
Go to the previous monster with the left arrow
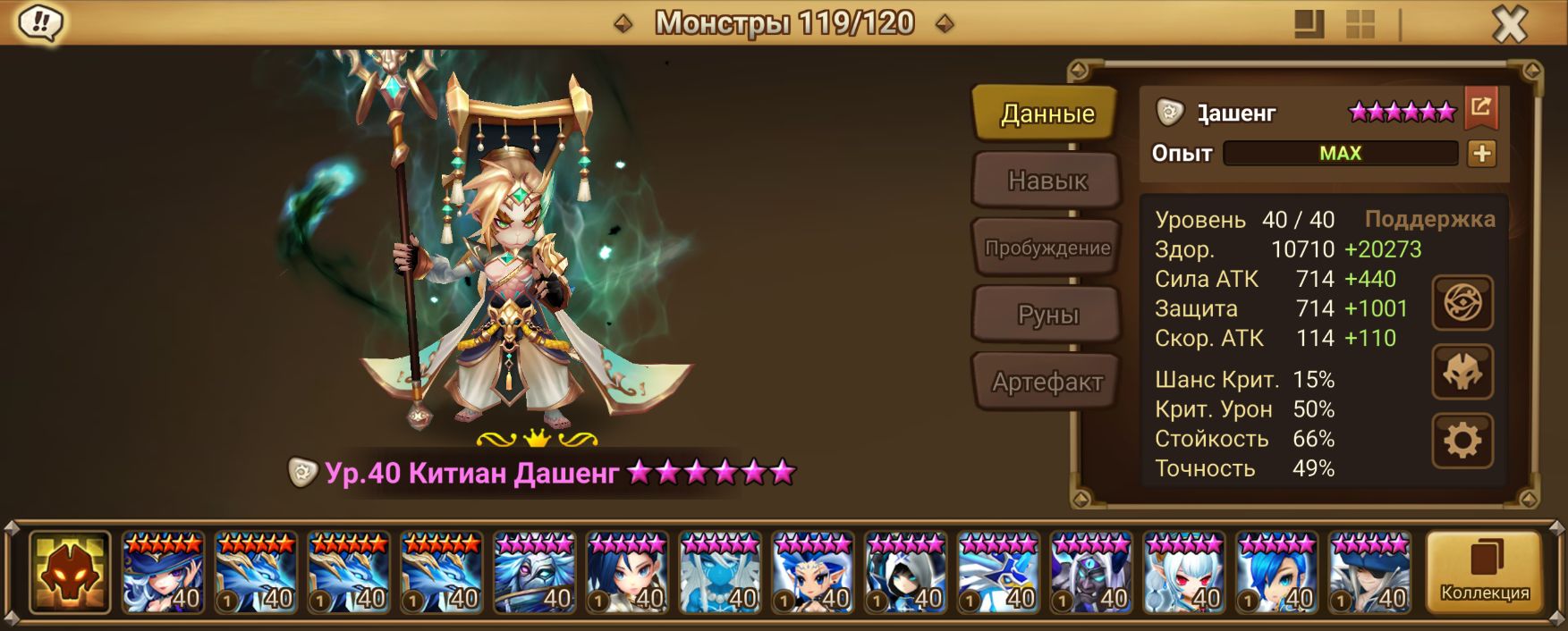point(623,23)
